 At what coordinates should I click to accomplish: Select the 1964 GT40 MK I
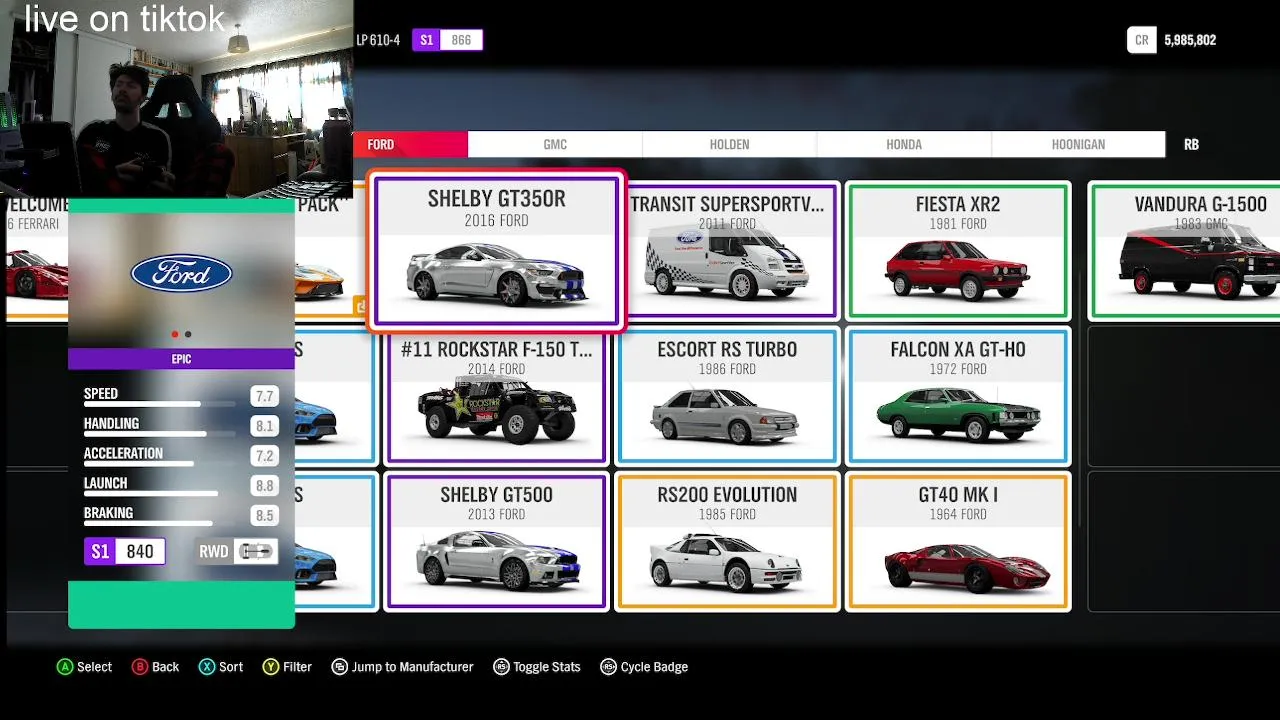[x=958, y=542]
